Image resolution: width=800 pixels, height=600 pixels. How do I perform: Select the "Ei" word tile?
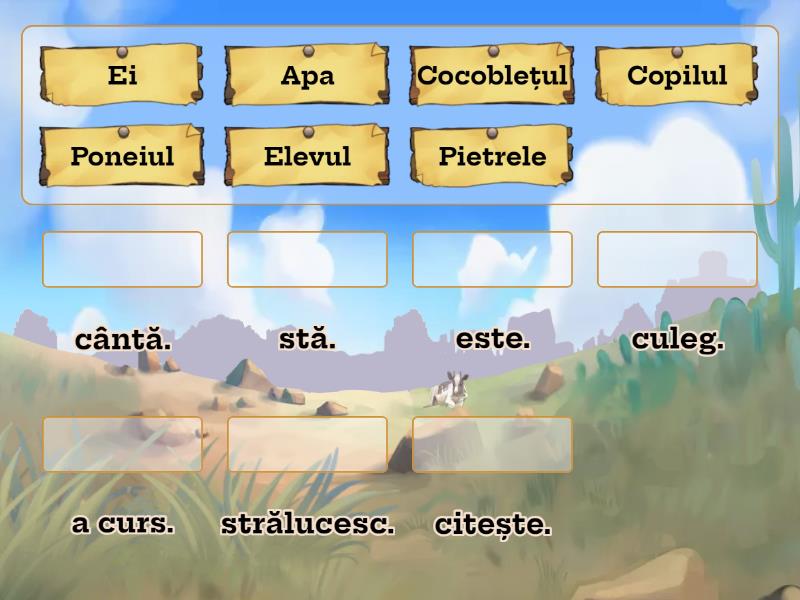coord(122,75)
